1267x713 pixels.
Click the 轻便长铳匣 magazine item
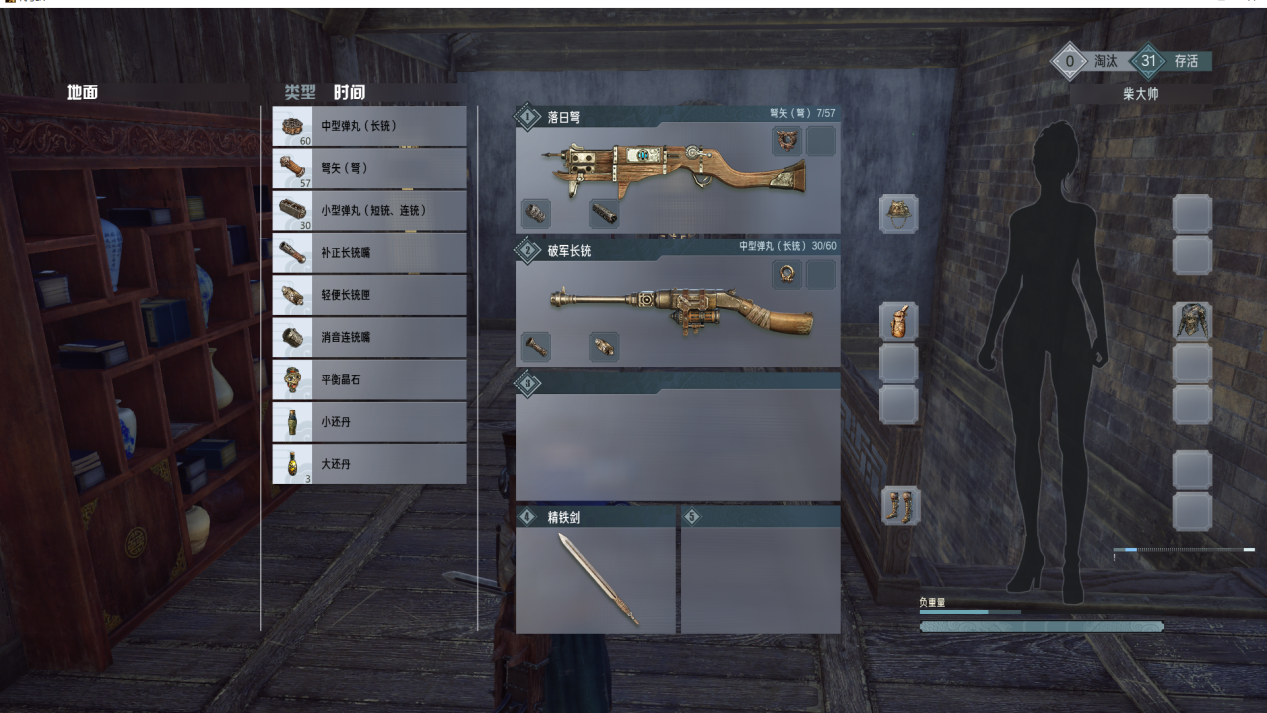(x=369, y=295)
